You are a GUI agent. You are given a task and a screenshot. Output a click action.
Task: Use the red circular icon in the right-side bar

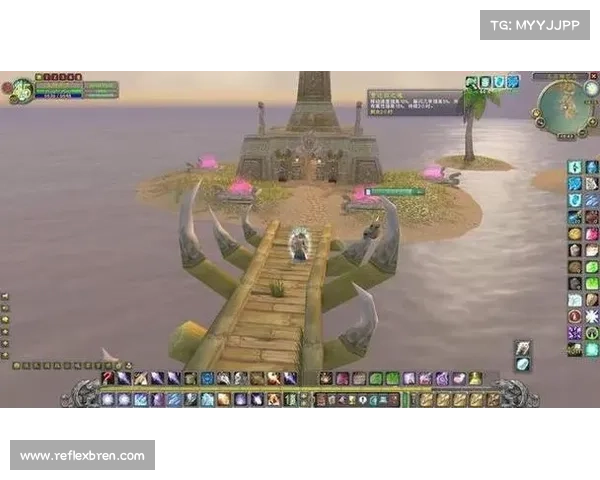(x=575, y=316)
